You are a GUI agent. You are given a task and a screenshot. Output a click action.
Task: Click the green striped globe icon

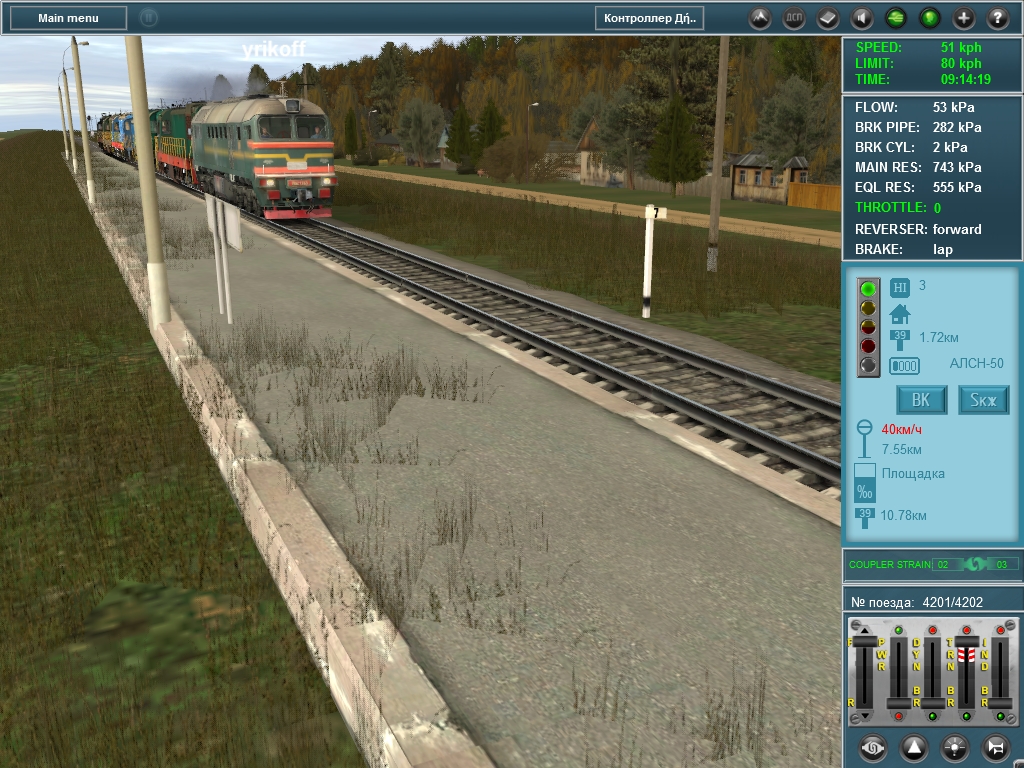(x=896, y=18)
